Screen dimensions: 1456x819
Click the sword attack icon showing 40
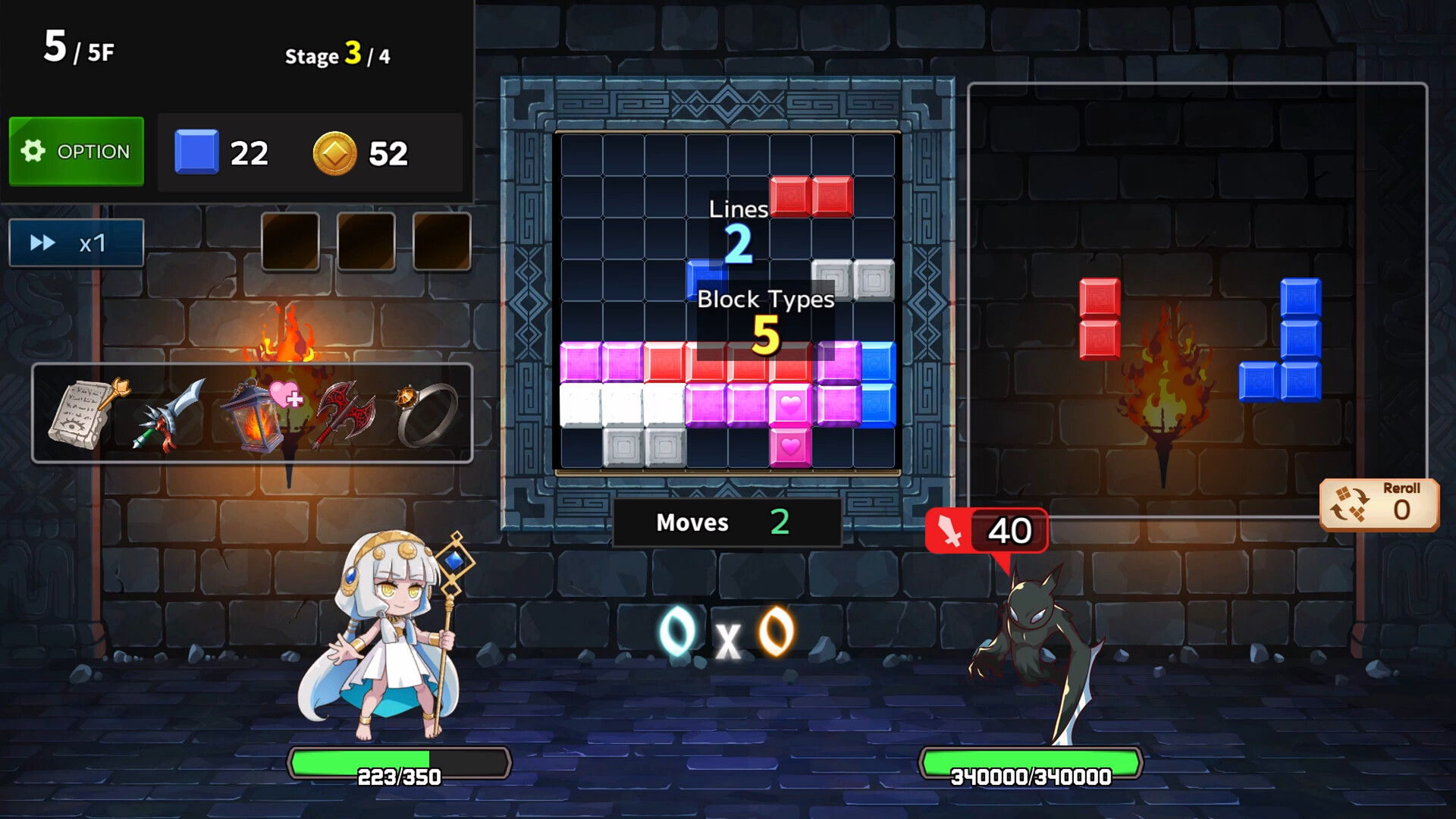click(986, 531)
